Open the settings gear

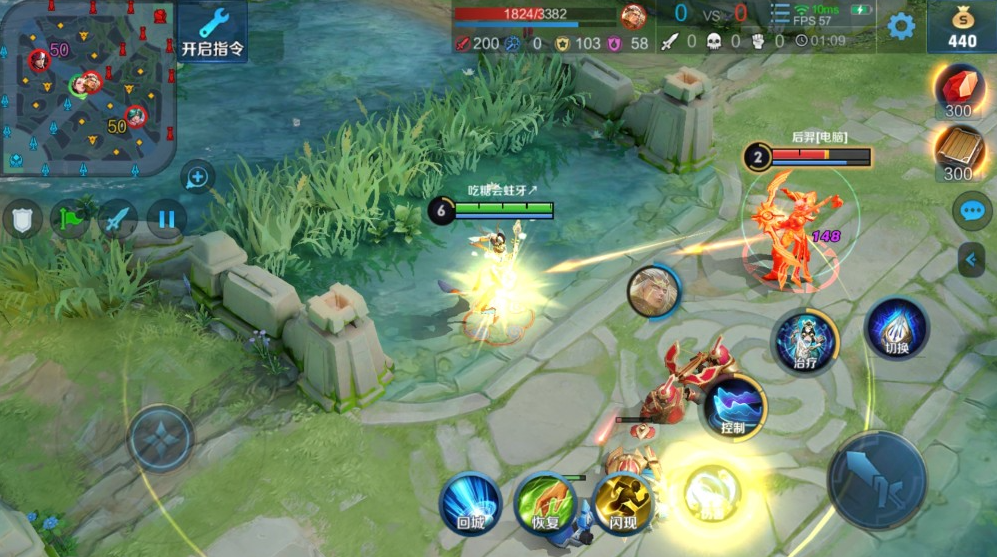(x=901, y=27)
